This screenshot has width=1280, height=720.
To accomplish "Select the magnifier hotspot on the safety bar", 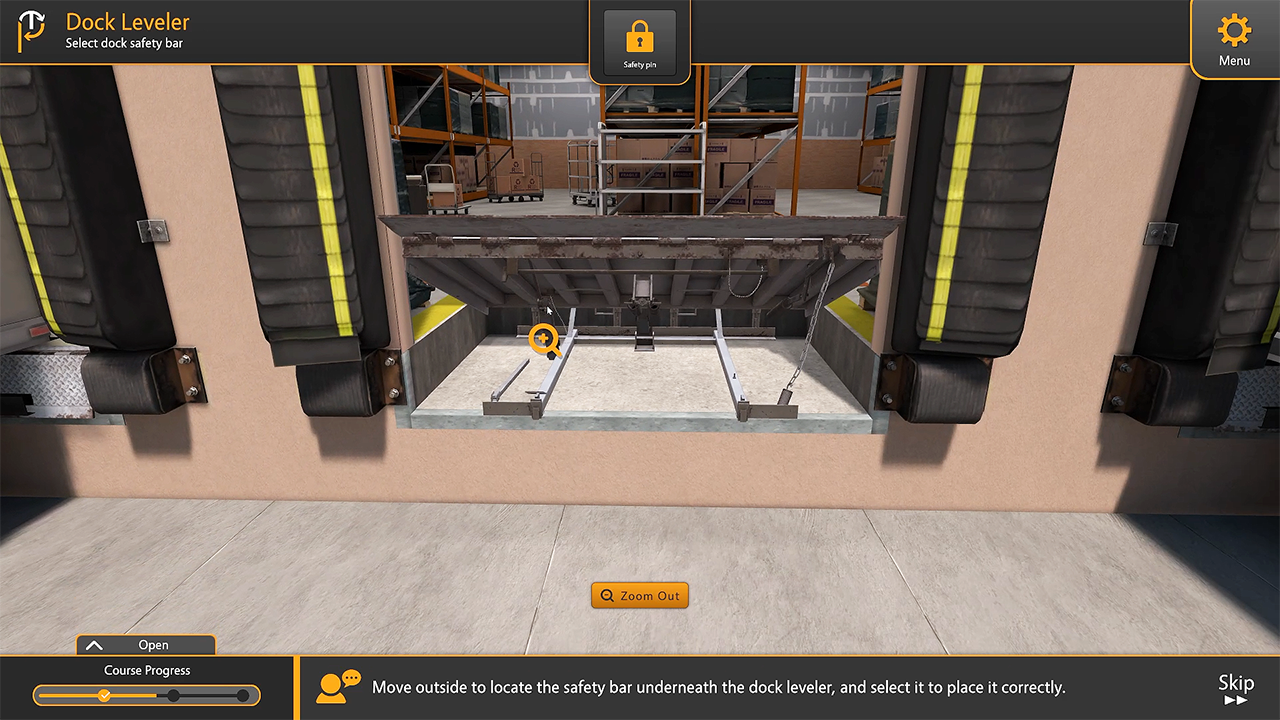I will click(x=543, y=340).
